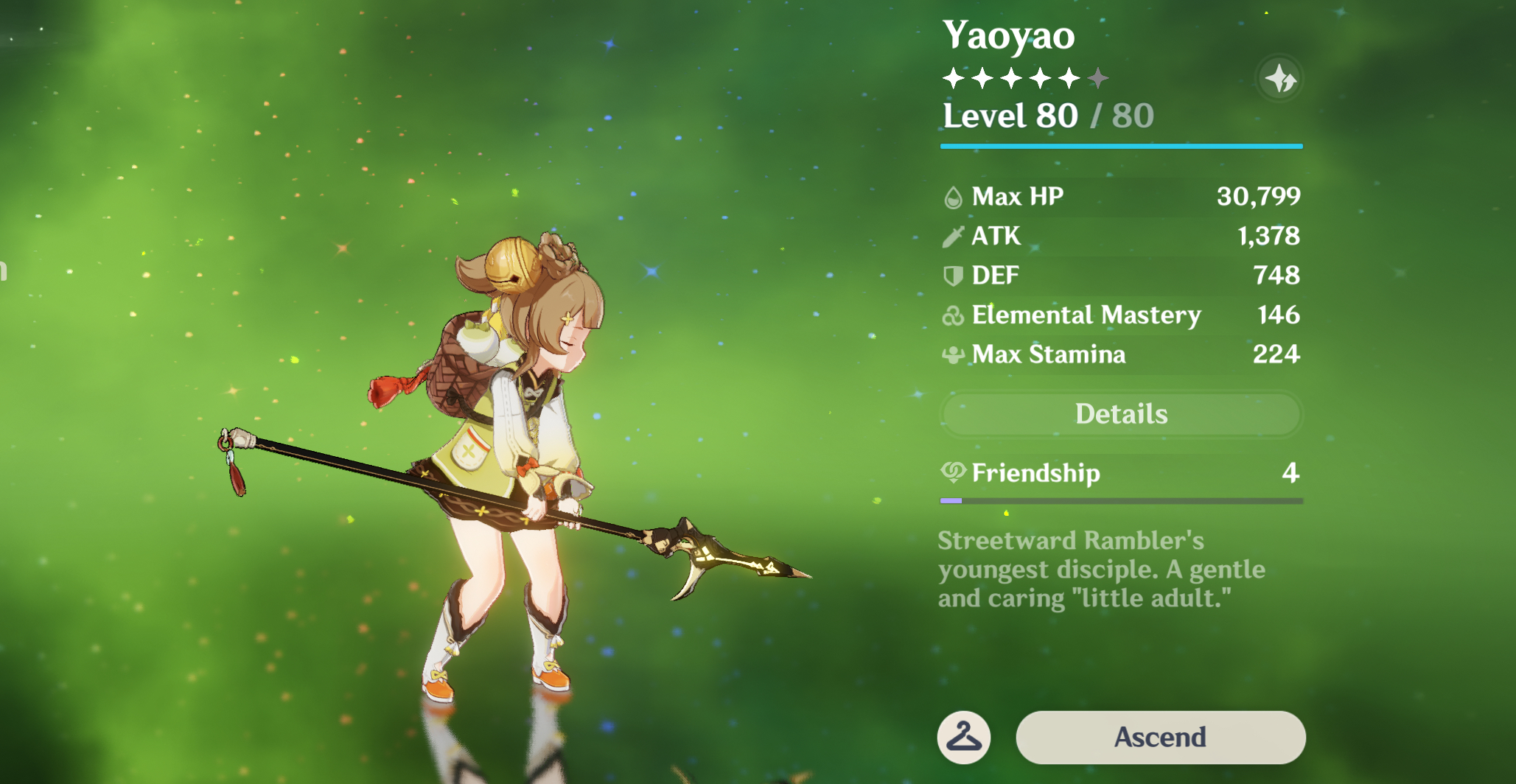Viewport: 1516px width, 784px height.
Task: Click the wardrobe hanger icon
Action: (x=963, y=737)
